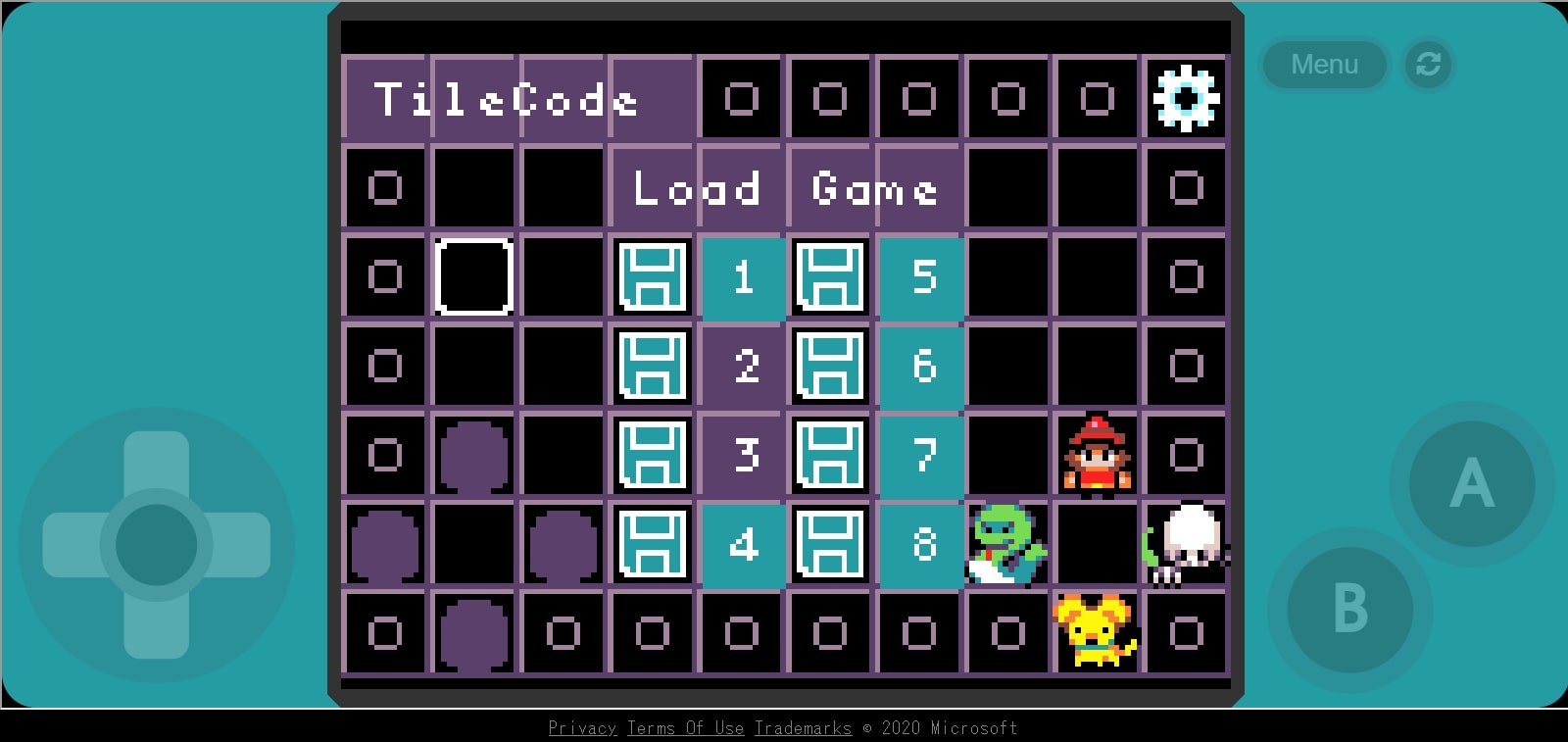Screen dimensions: 1568x742
Task: Click the Load Game title tile
Action: (x=784, y=188)
